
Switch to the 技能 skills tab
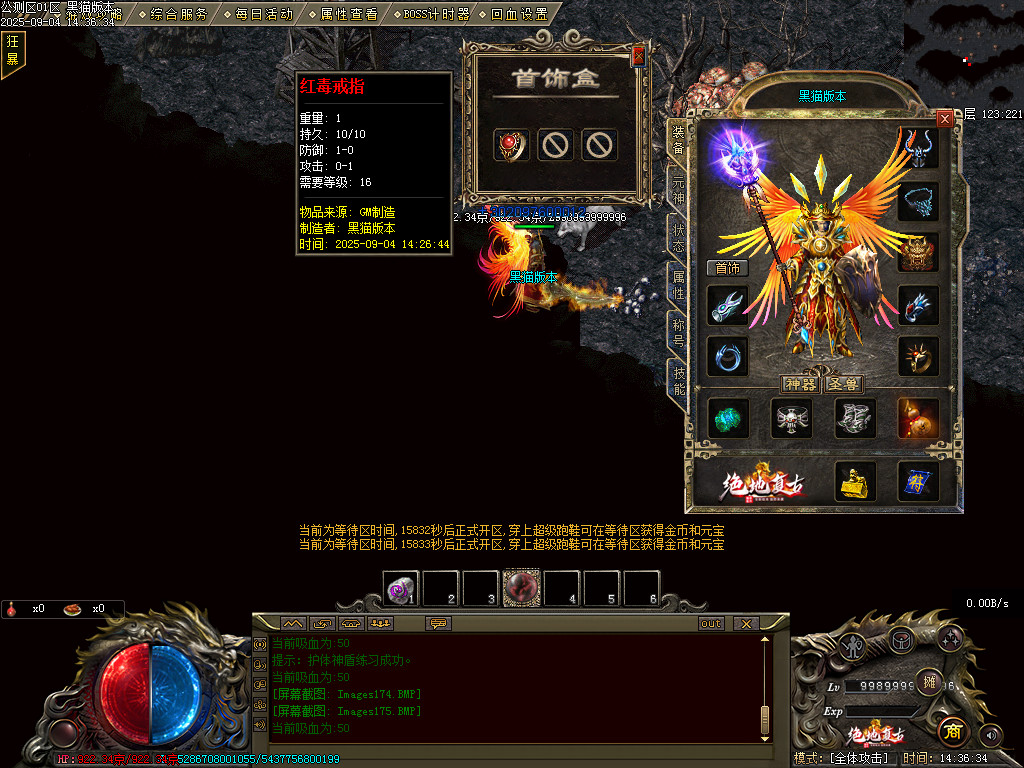click(678, 380)
